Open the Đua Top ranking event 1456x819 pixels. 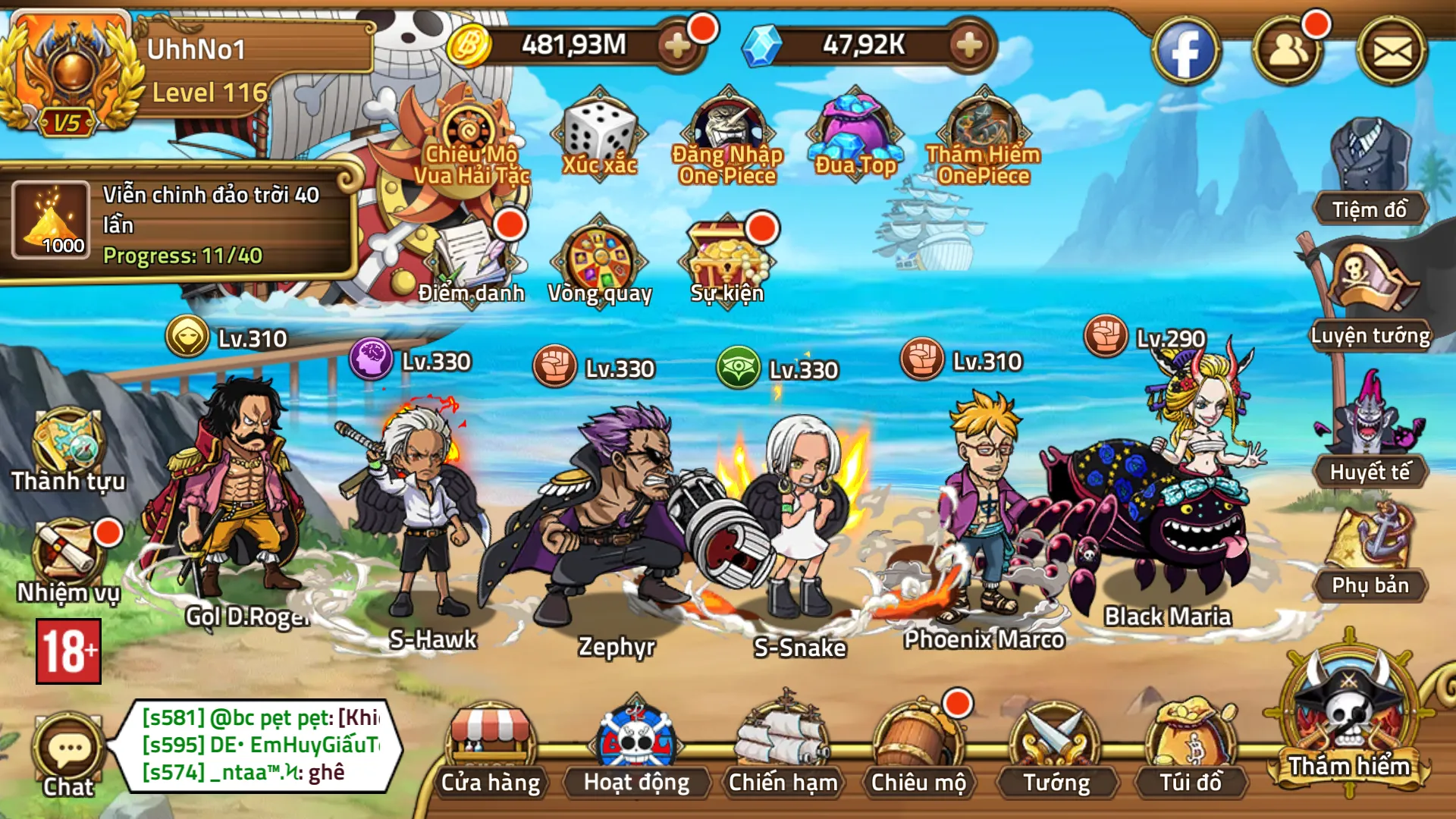pyautogui.click(x=855, y=135)
